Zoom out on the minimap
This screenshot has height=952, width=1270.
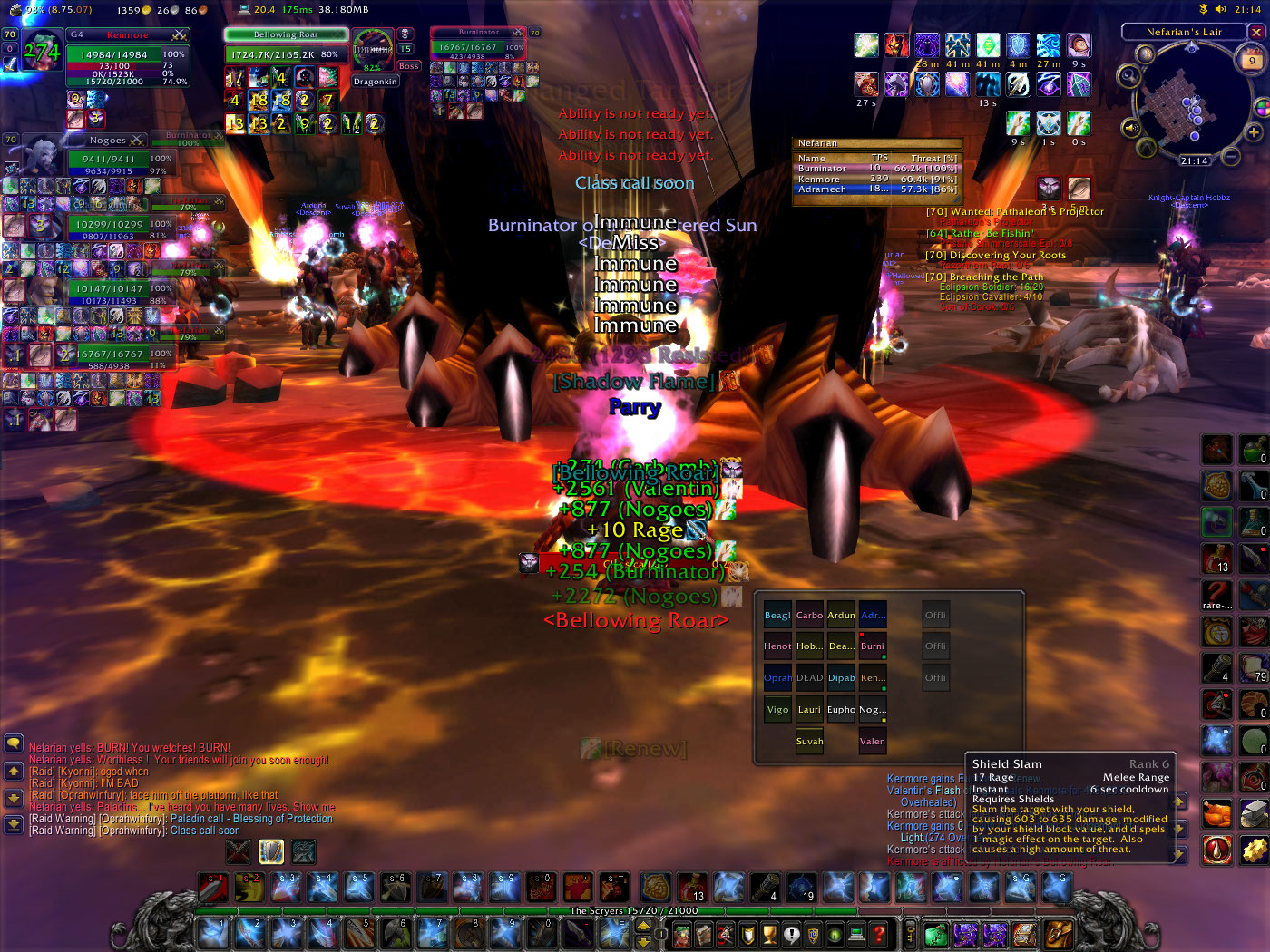click(1231, 156)
